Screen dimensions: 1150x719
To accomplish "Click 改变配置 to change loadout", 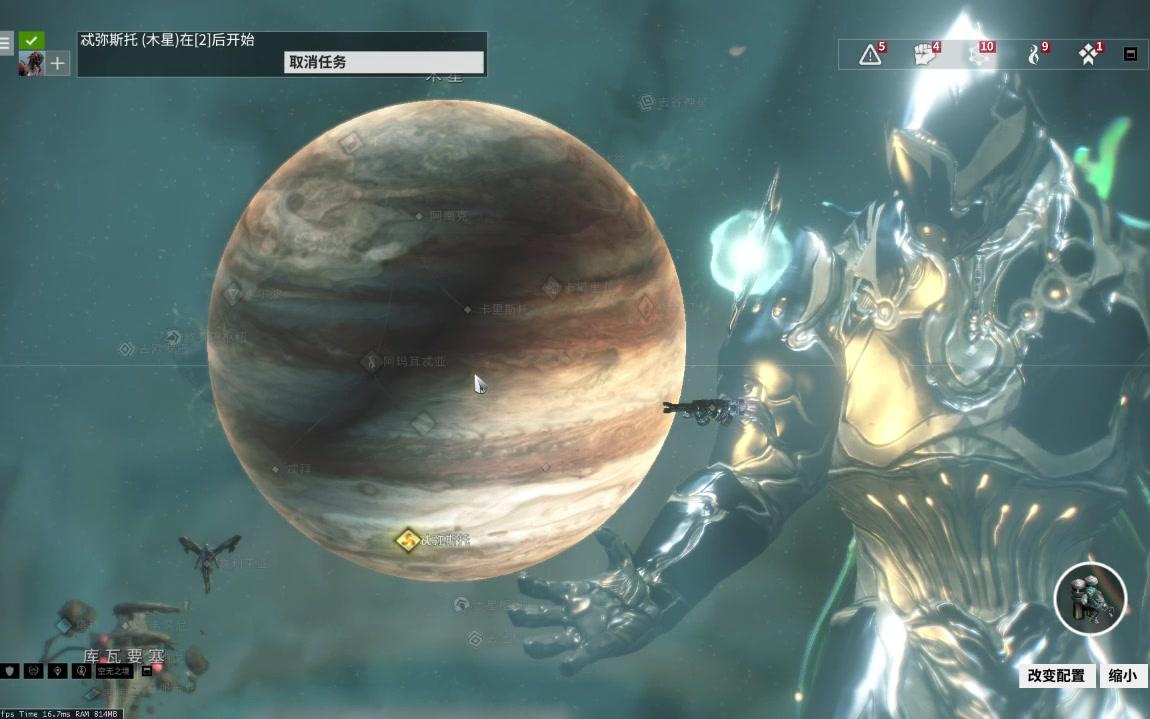I will point(1057,676).
